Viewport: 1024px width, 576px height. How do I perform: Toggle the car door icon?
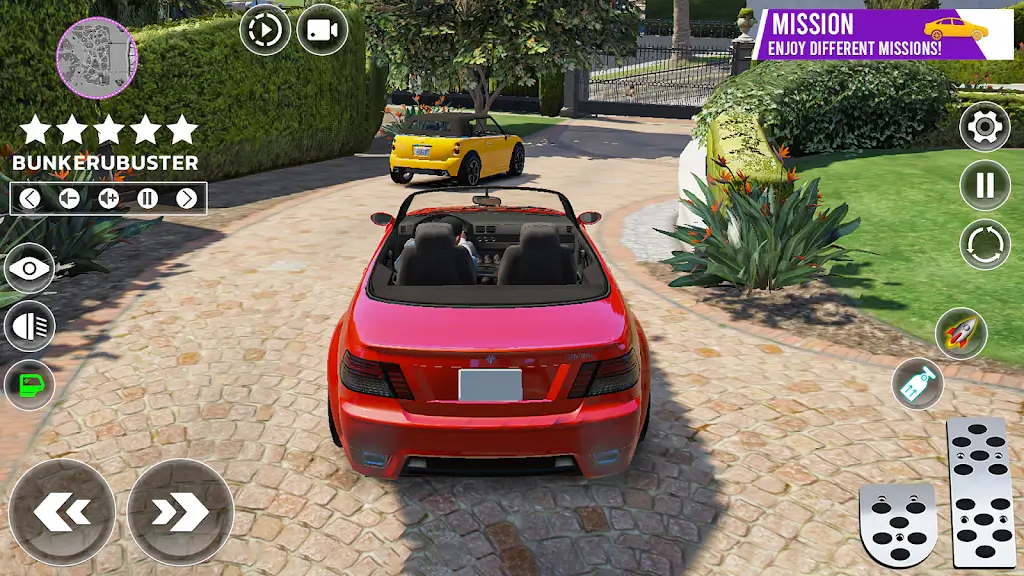point(29,385)
